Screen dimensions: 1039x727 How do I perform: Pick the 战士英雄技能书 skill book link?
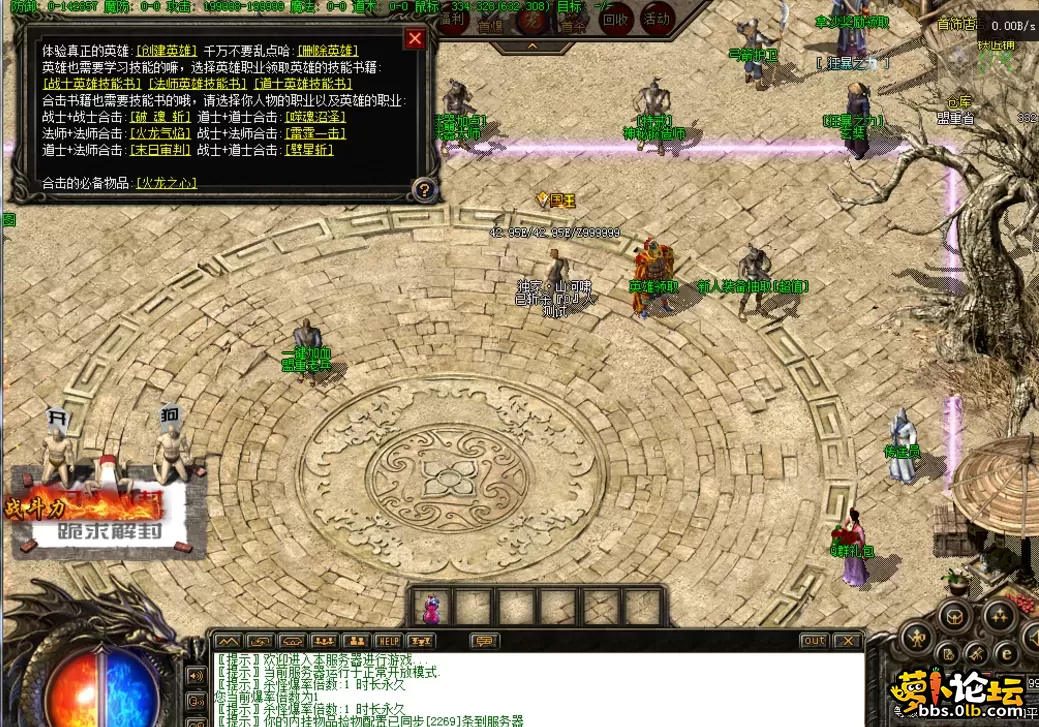pos(92,83)
